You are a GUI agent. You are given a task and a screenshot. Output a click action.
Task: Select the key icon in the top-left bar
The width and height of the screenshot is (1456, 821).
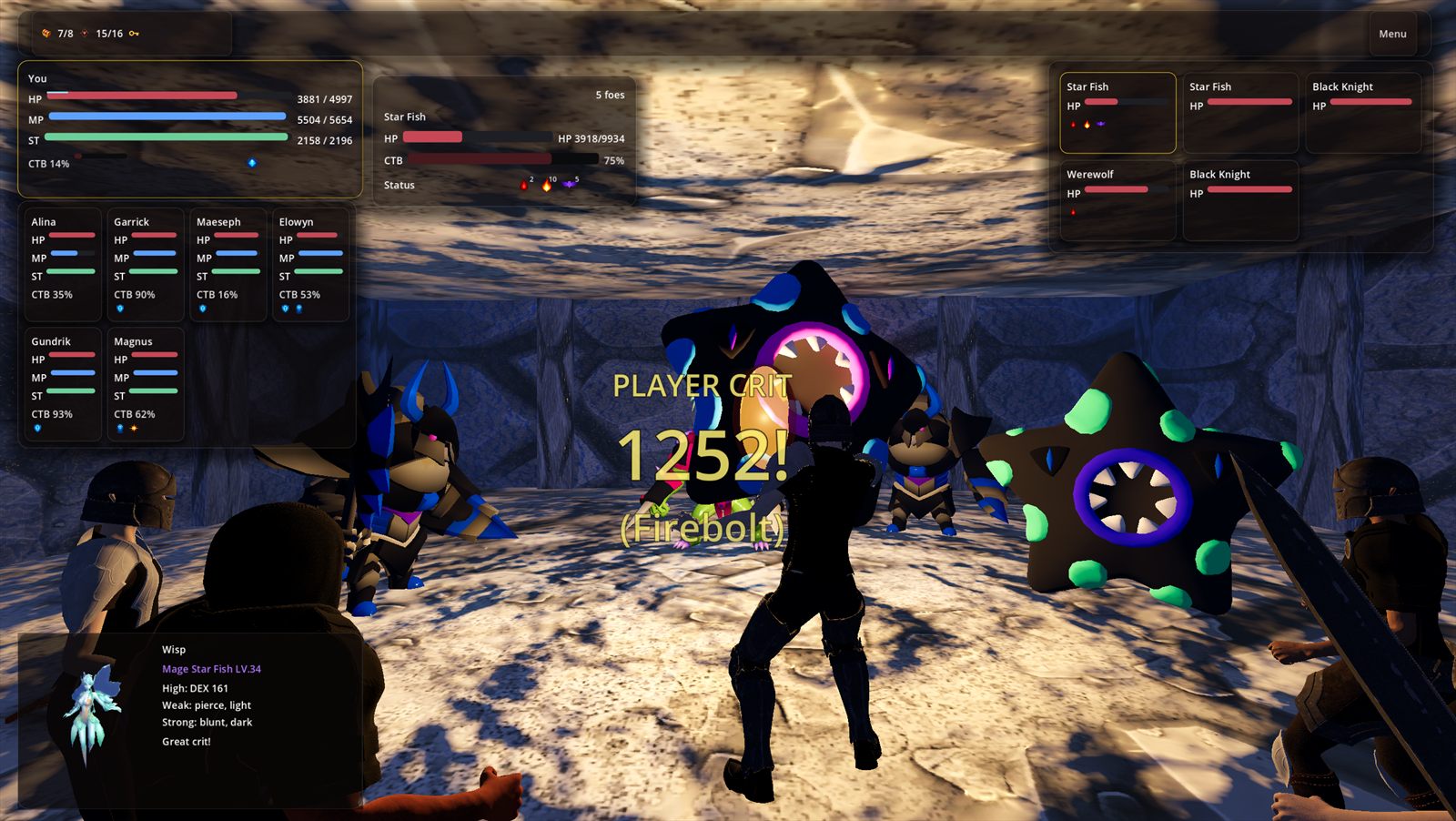(x=134, y=34)
